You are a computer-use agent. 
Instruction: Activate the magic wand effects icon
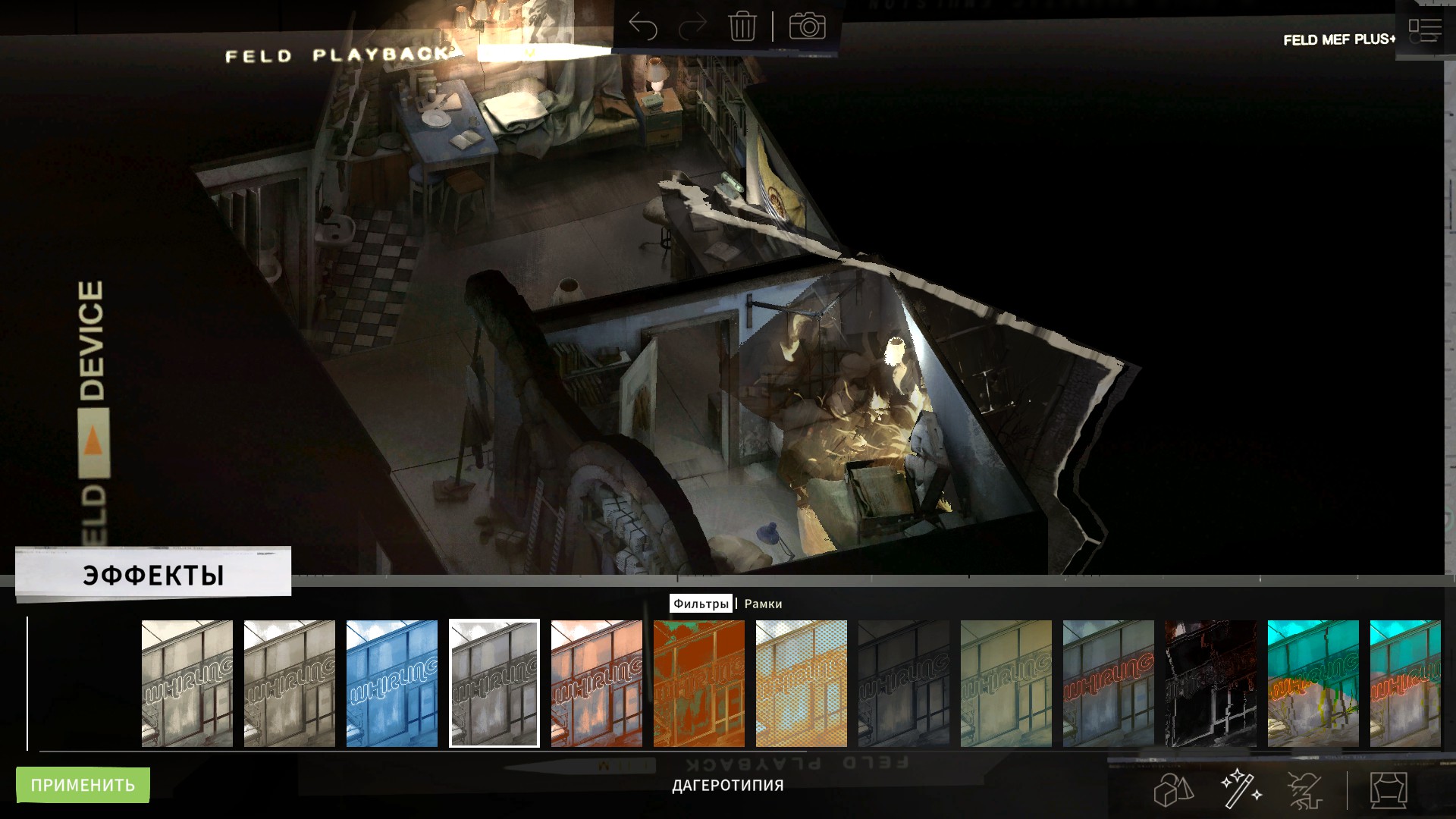(1240, 789)
